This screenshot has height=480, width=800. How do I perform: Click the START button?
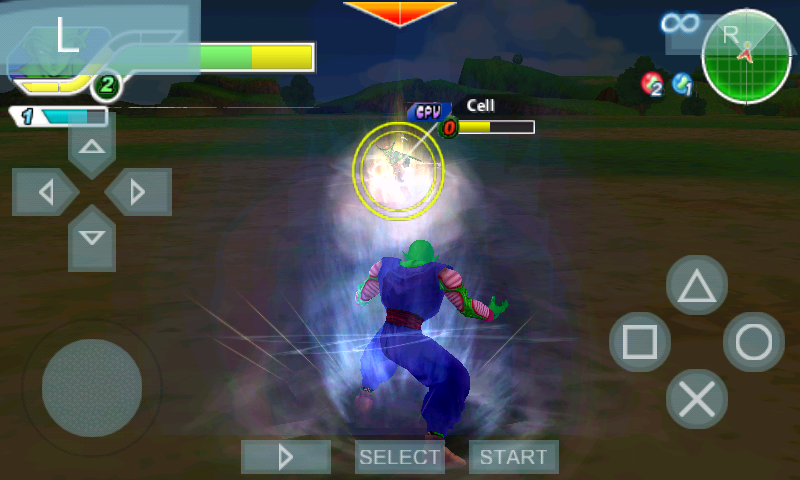tap(513, 457)
